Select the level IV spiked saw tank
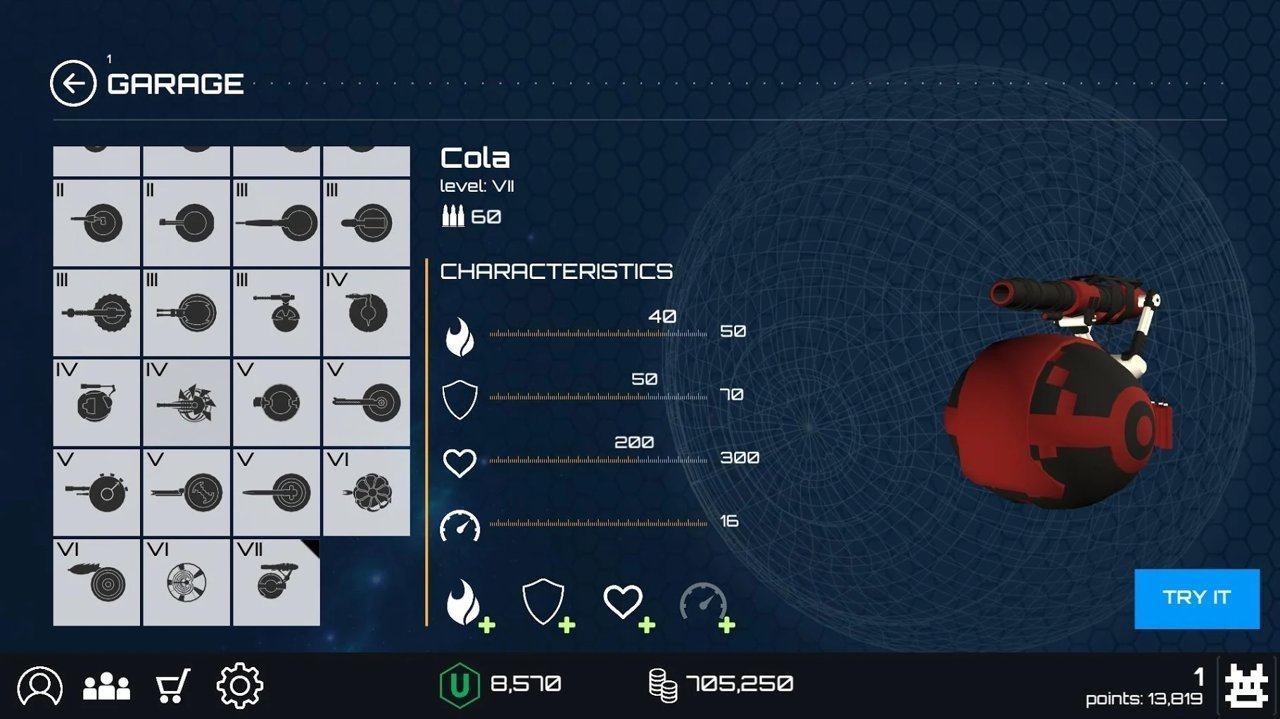Image resolution: width=1280 pixels, height=719 pixels. point(186,402)
